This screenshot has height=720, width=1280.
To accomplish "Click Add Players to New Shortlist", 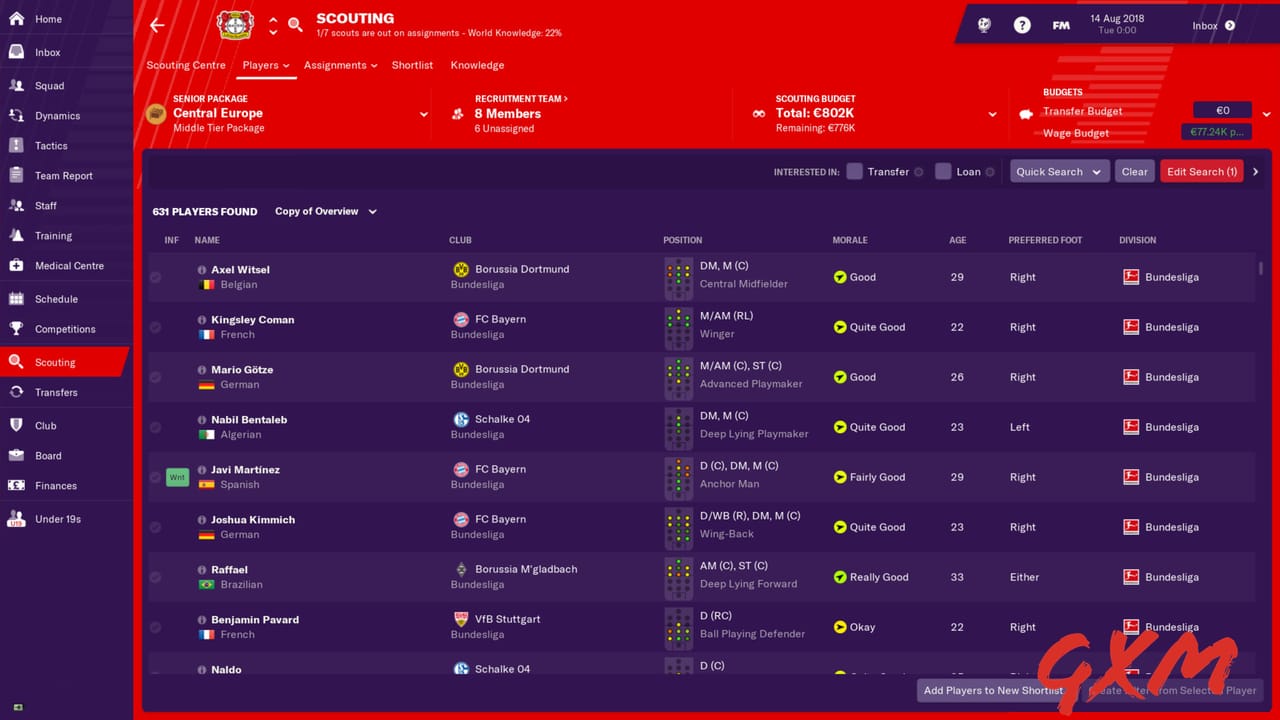I will click(x=993, y=690).
